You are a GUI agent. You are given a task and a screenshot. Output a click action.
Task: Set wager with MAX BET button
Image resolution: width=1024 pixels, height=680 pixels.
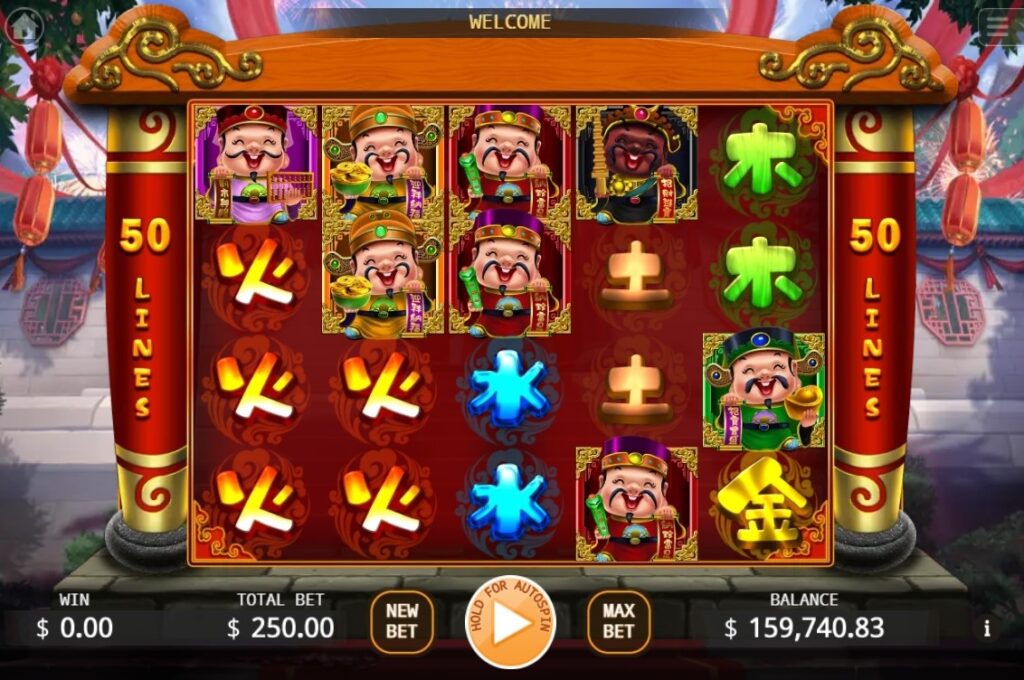tap(618, 621)
